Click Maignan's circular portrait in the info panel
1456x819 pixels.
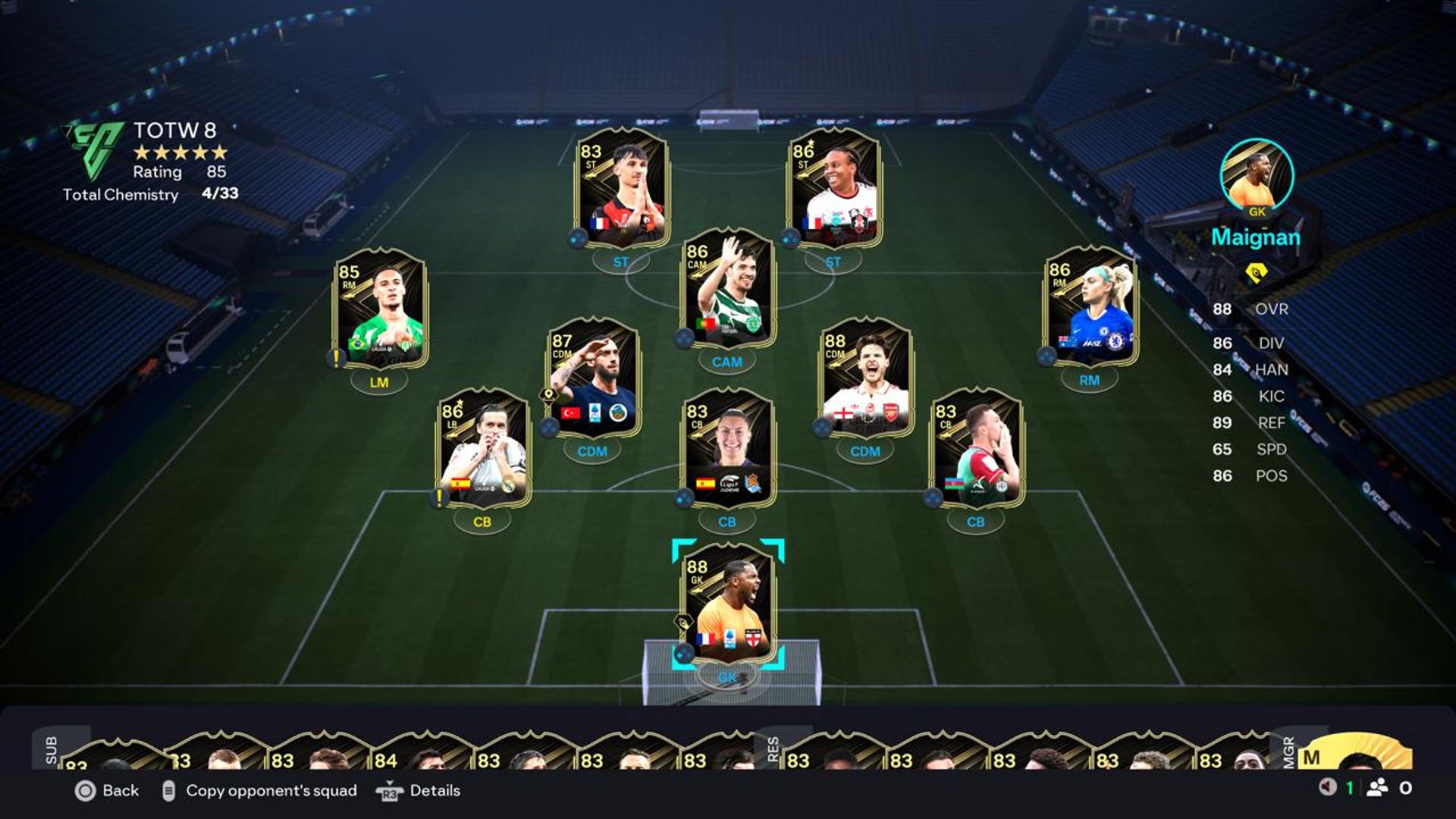[x=1257, y=174]
